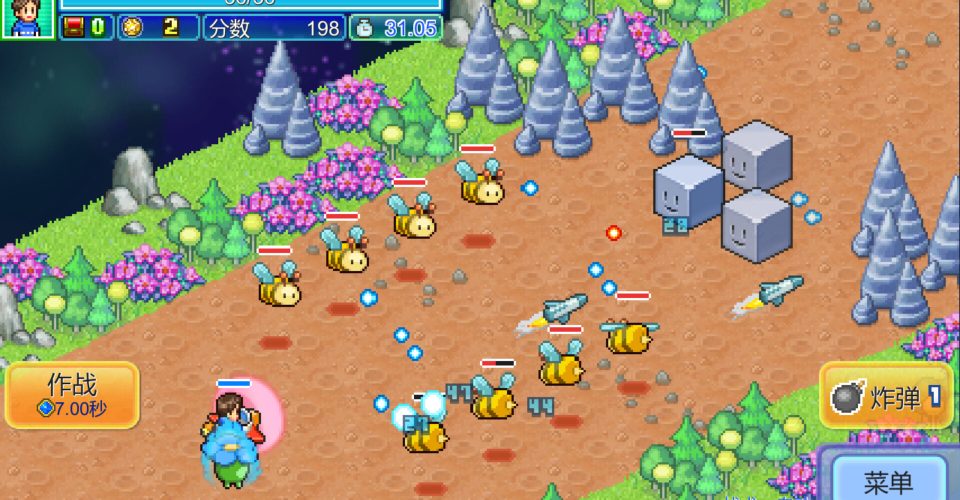Screen dimensions: 960x500
Task: Open the 菜单 menu
Action: coord(886,481)
